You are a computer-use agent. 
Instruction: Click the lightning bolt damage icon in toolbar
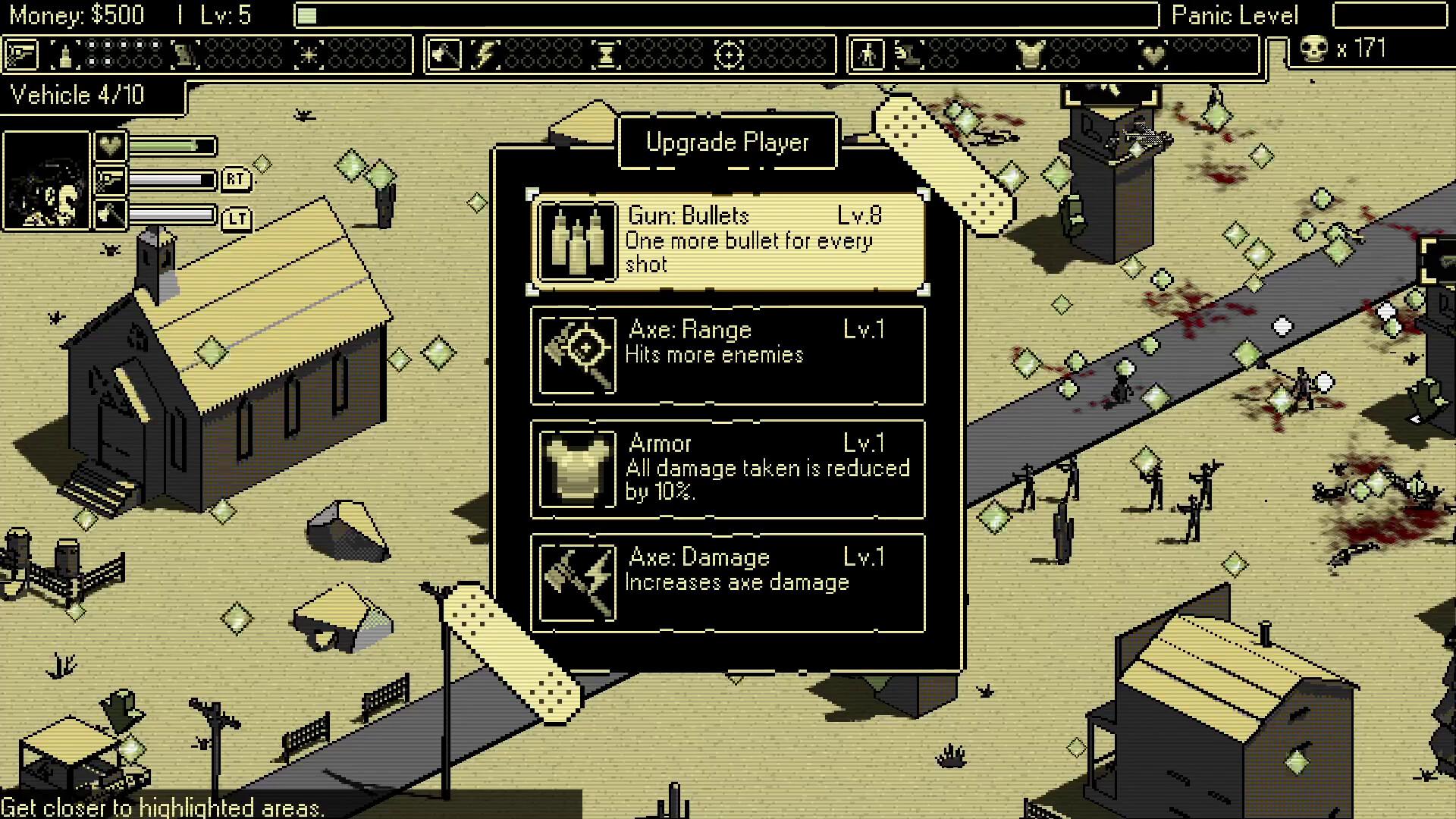click(486, 53)
